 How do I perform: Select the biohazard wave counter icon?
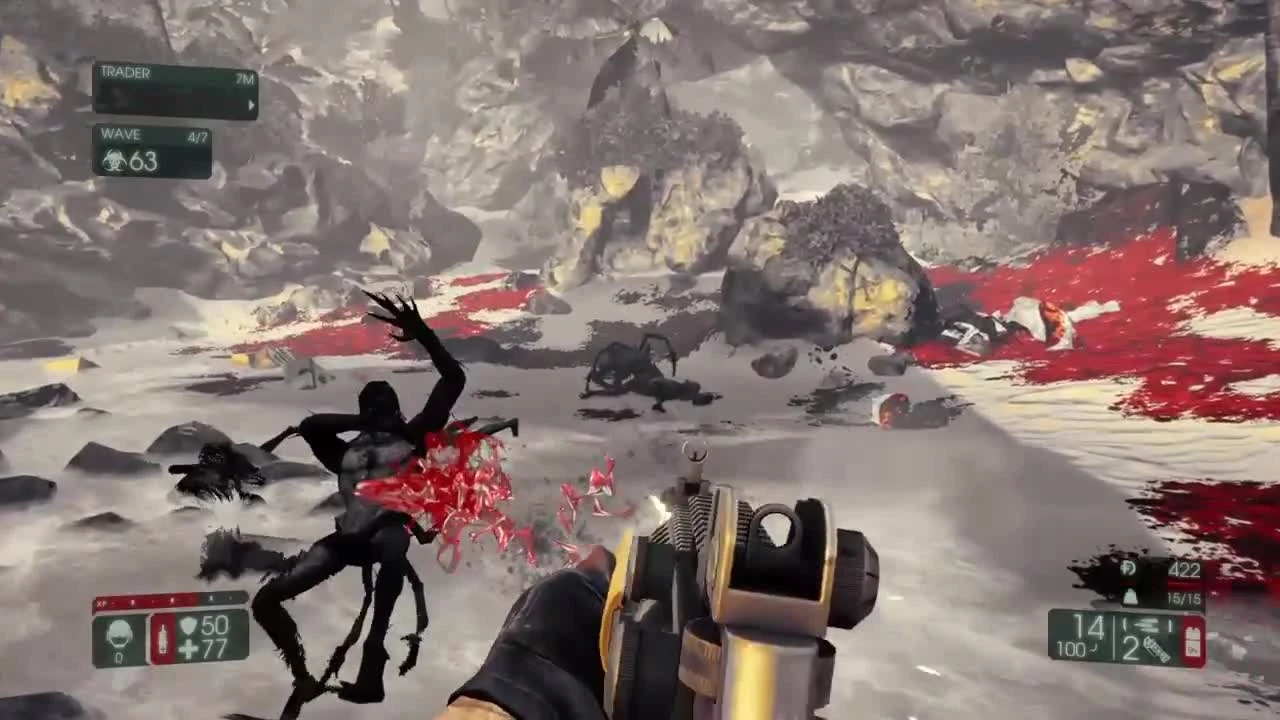(x=114, y=157)
